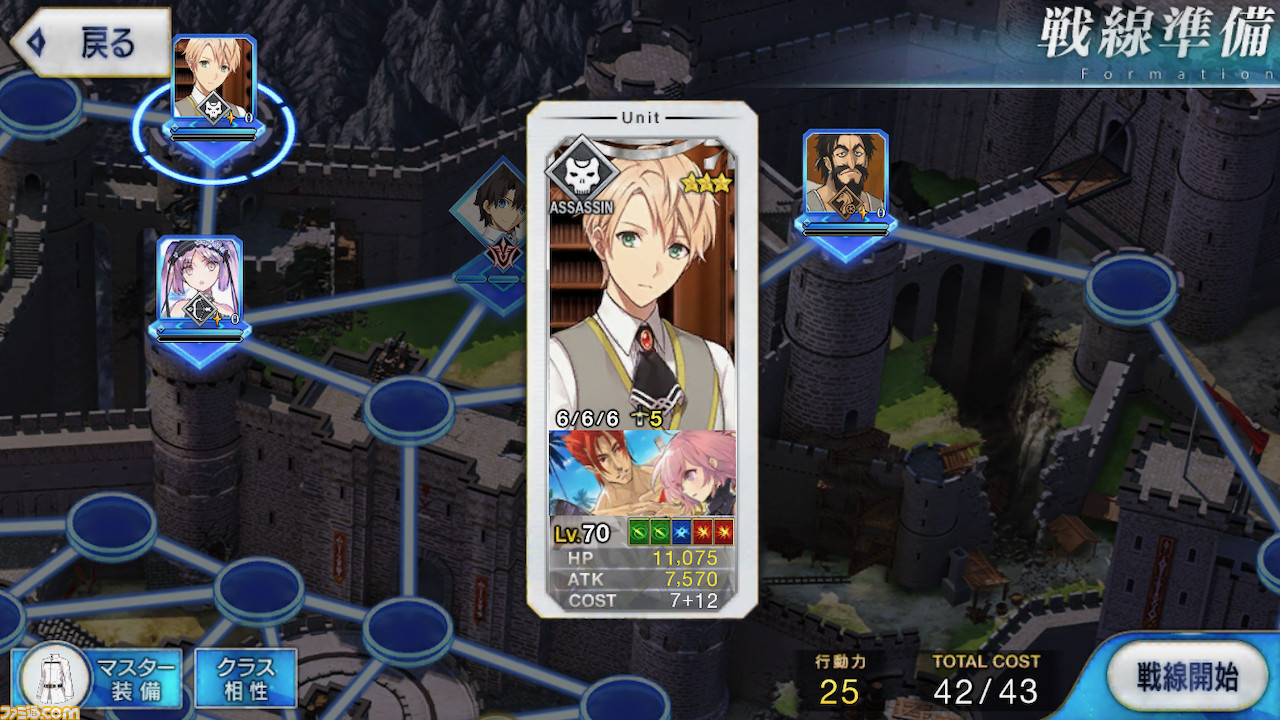Start the battle with 戦線開始
The height and width of the screenshot is (720, 1280).
[1187, 677]
